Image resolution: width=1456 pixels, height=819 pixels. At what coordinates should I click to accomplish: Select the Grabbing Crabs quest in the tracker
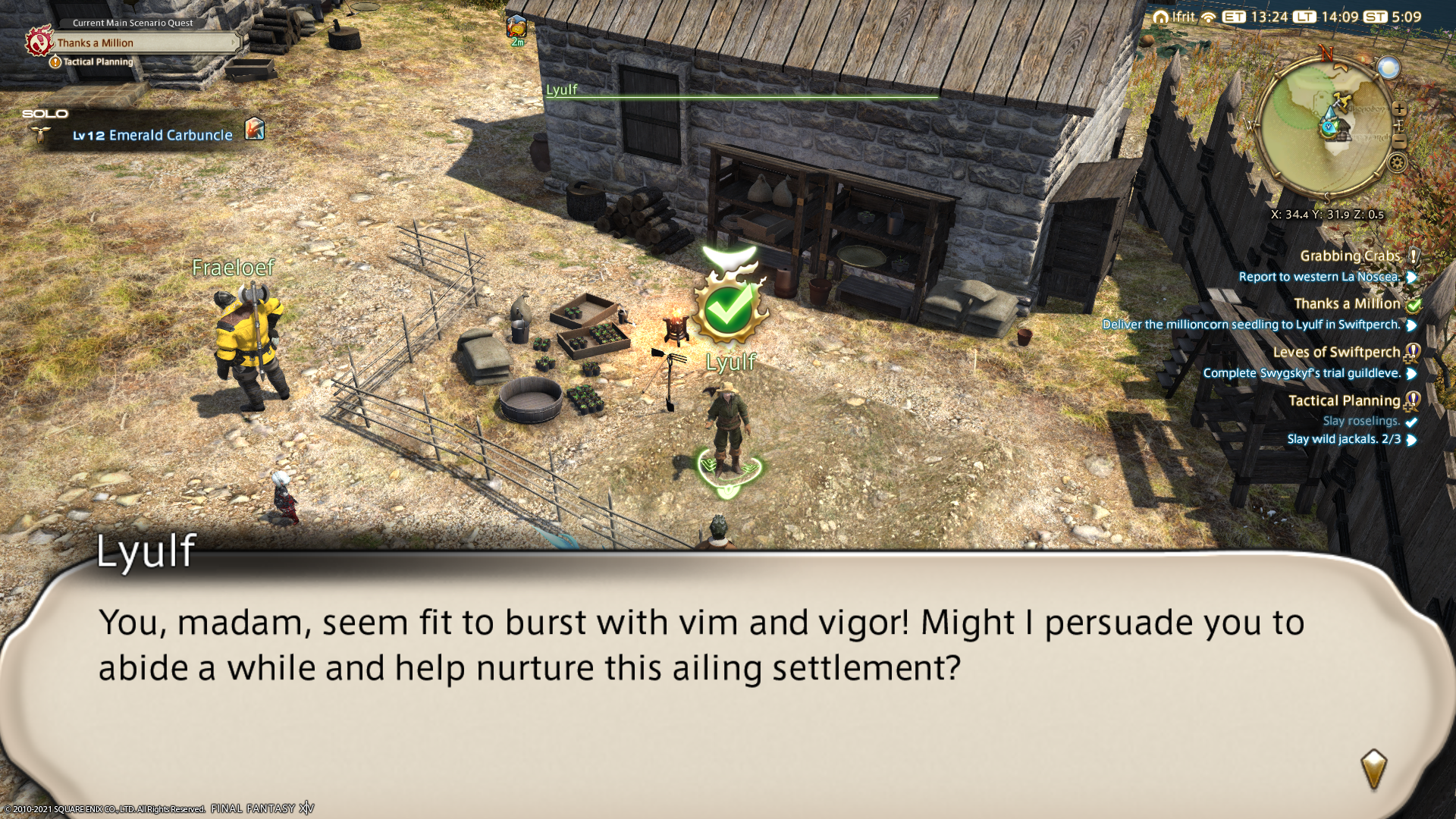[1350, 256]
